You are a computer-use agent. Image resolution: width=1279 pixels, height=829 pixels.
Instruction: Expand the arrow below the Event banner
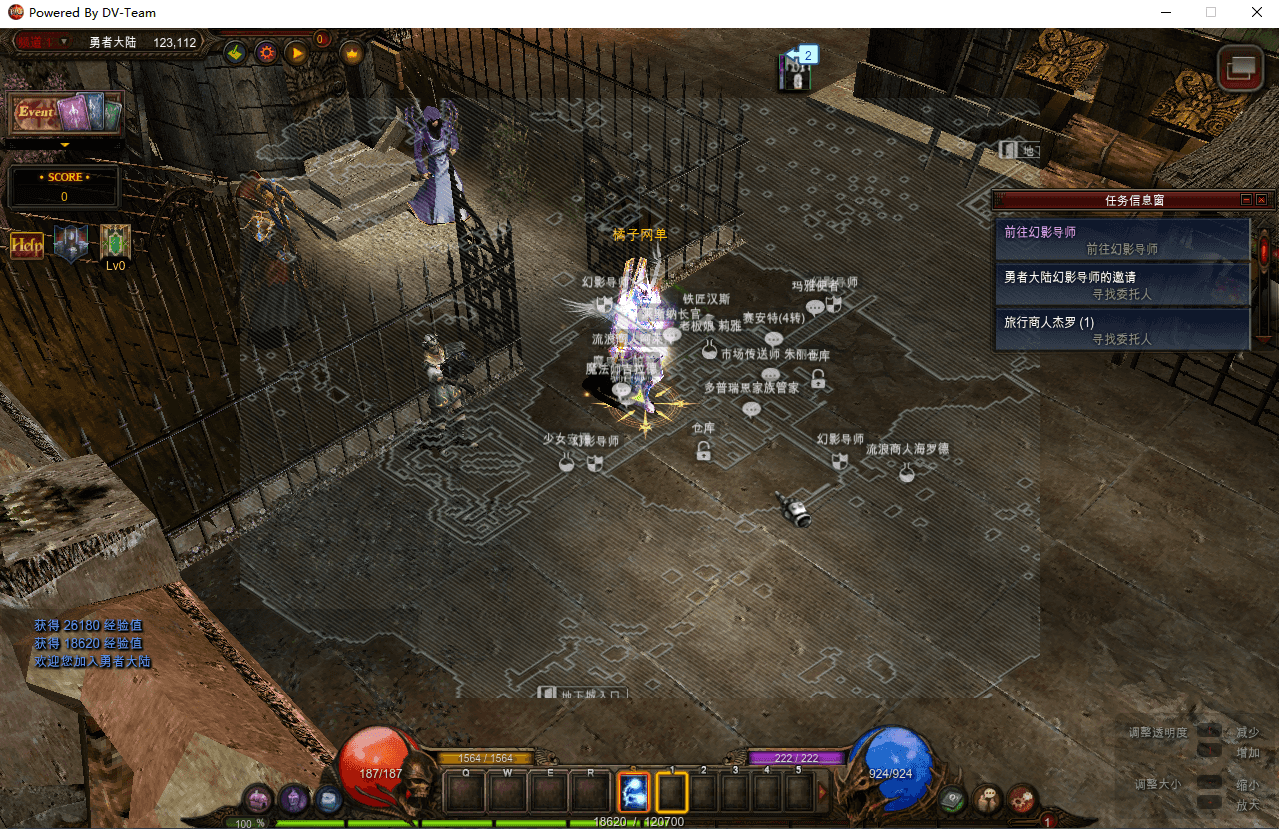tap(65, 145)
